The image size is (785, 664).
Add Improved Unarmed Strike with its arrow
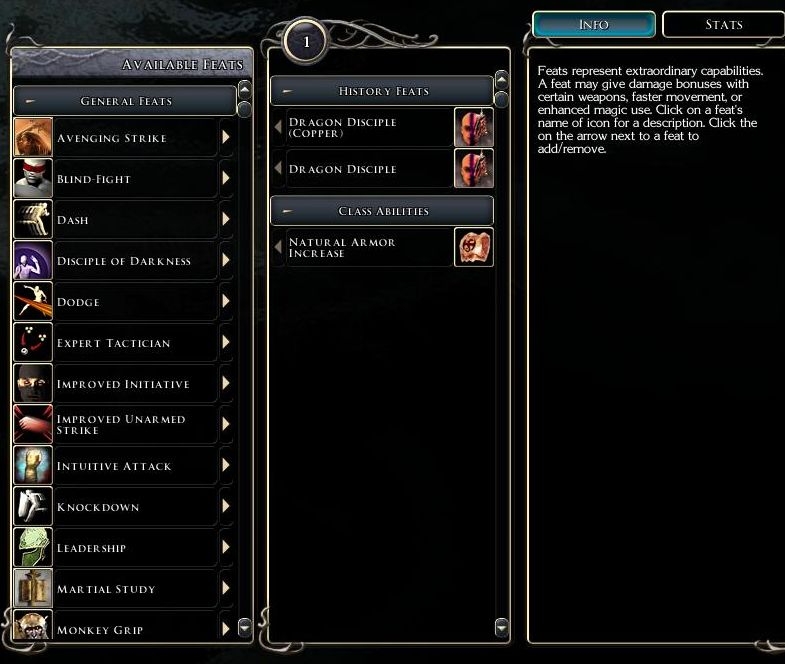tap(226, 425)
